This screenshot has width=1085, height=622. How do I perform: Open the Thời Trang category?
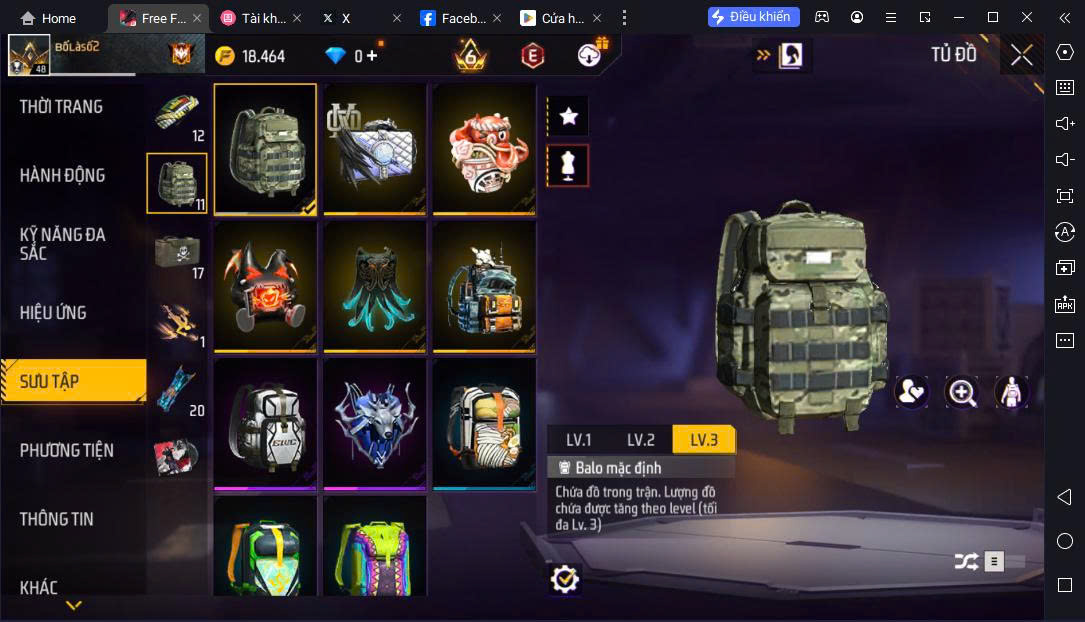(x=61, y=107)
